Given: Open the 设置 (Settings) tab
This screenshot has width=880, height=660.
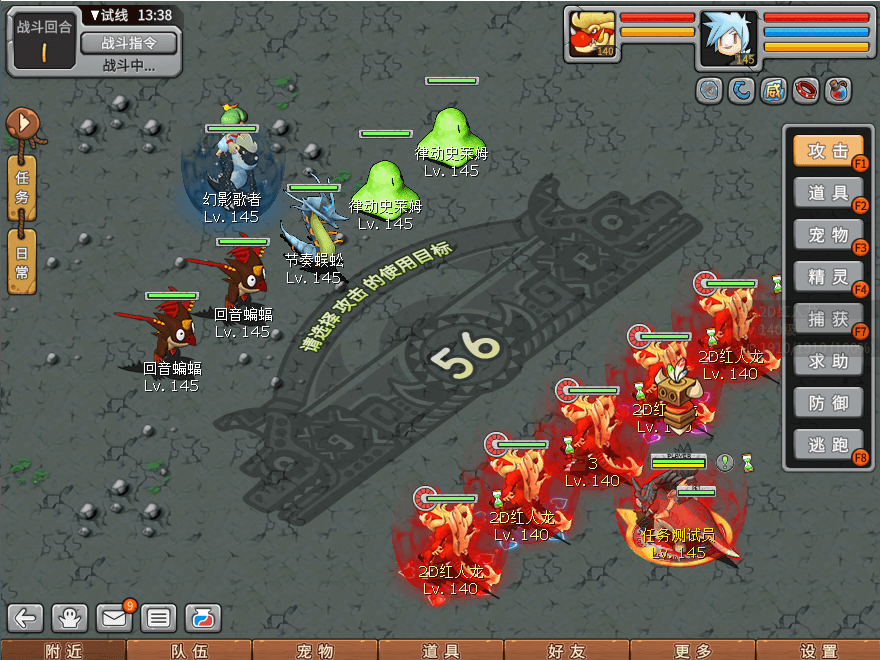Looking at the screenshot, I should click(819, 651).
